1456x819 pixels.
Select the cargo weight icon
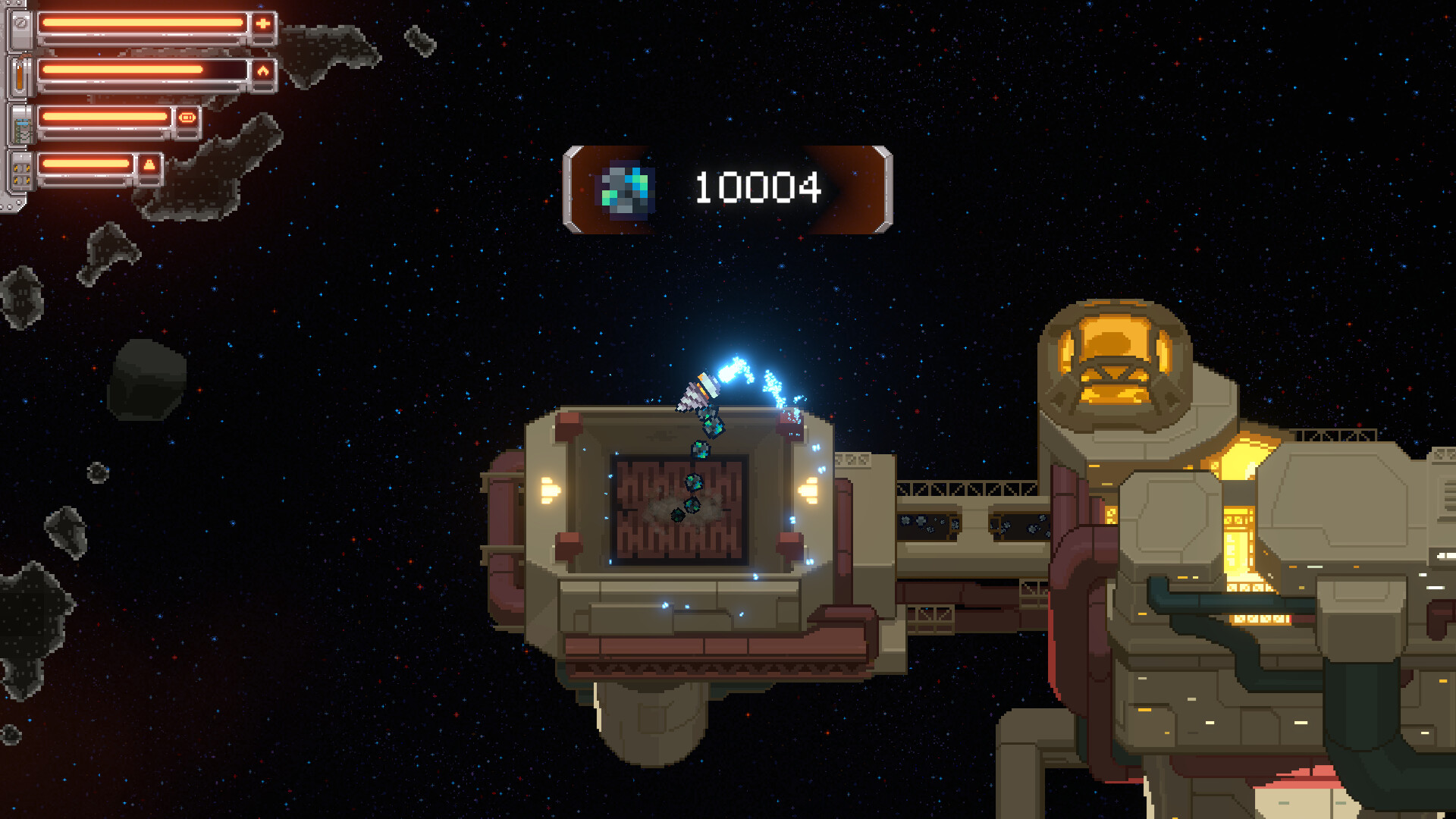coord(149,165)
